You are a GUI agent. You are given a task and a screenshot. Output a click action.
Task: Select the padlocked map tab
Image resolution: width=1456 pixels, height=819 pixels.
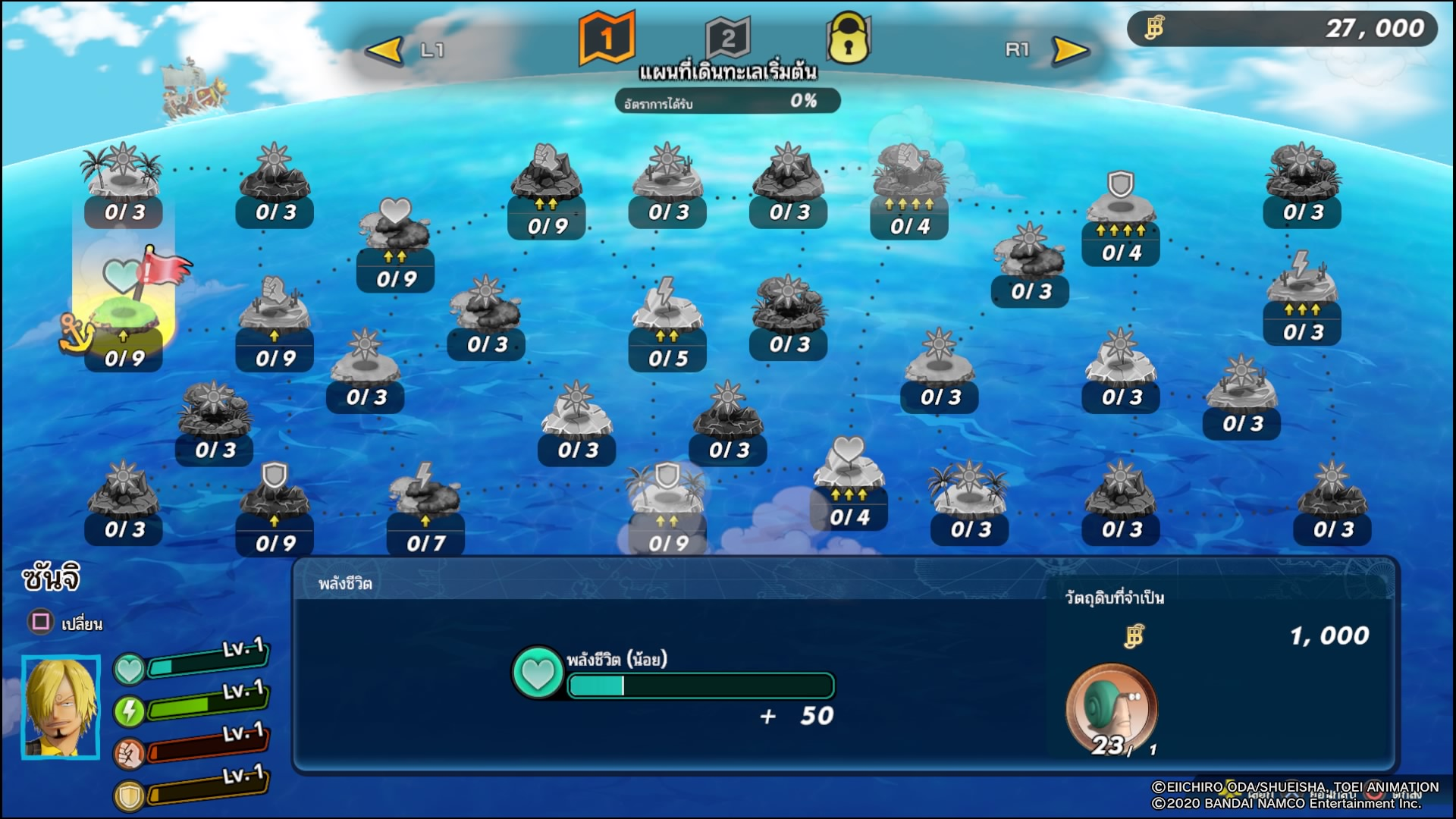click(848, 39)
